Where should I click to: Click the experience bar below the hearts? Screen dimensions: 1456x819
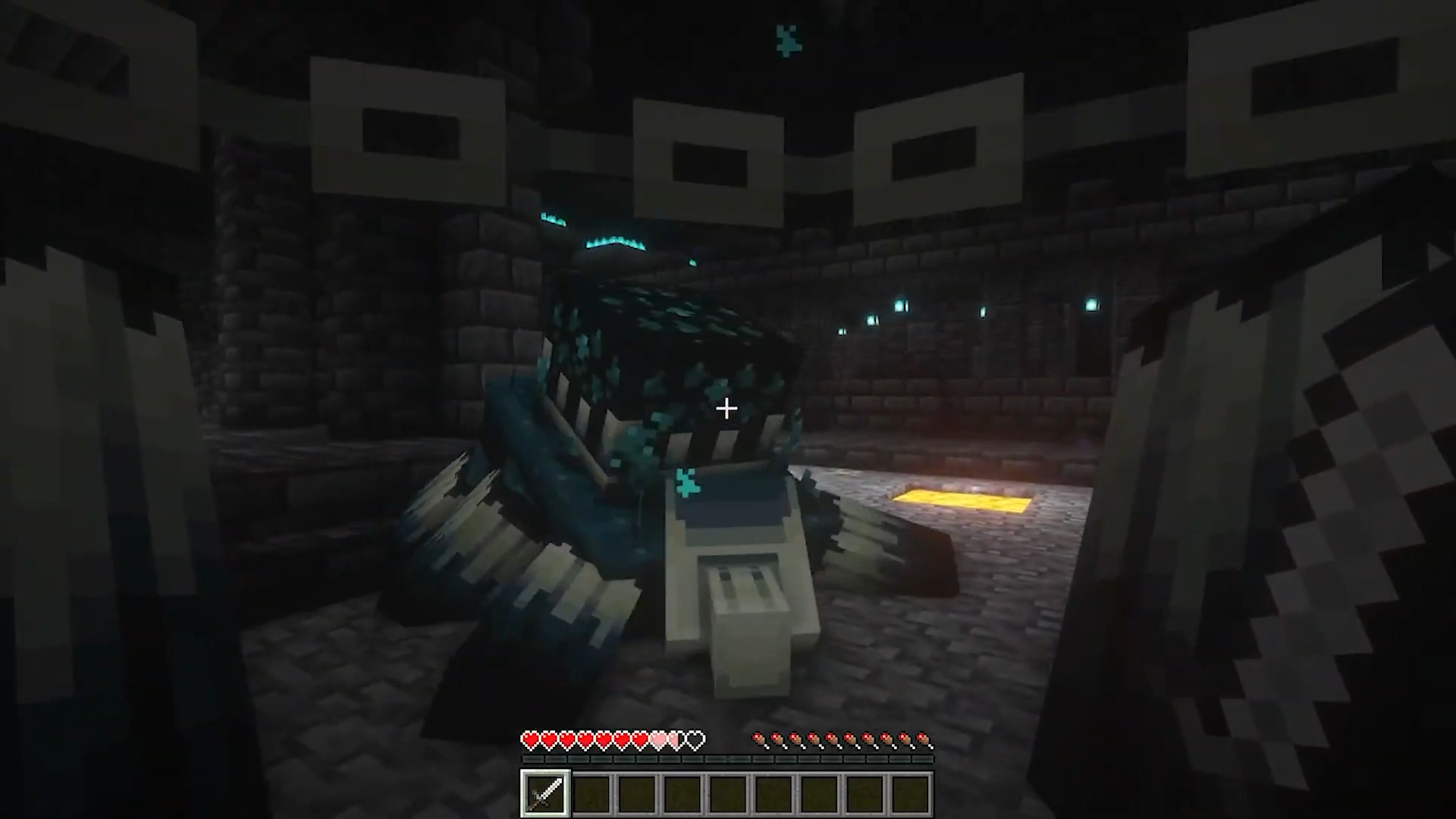pos(728,758)
